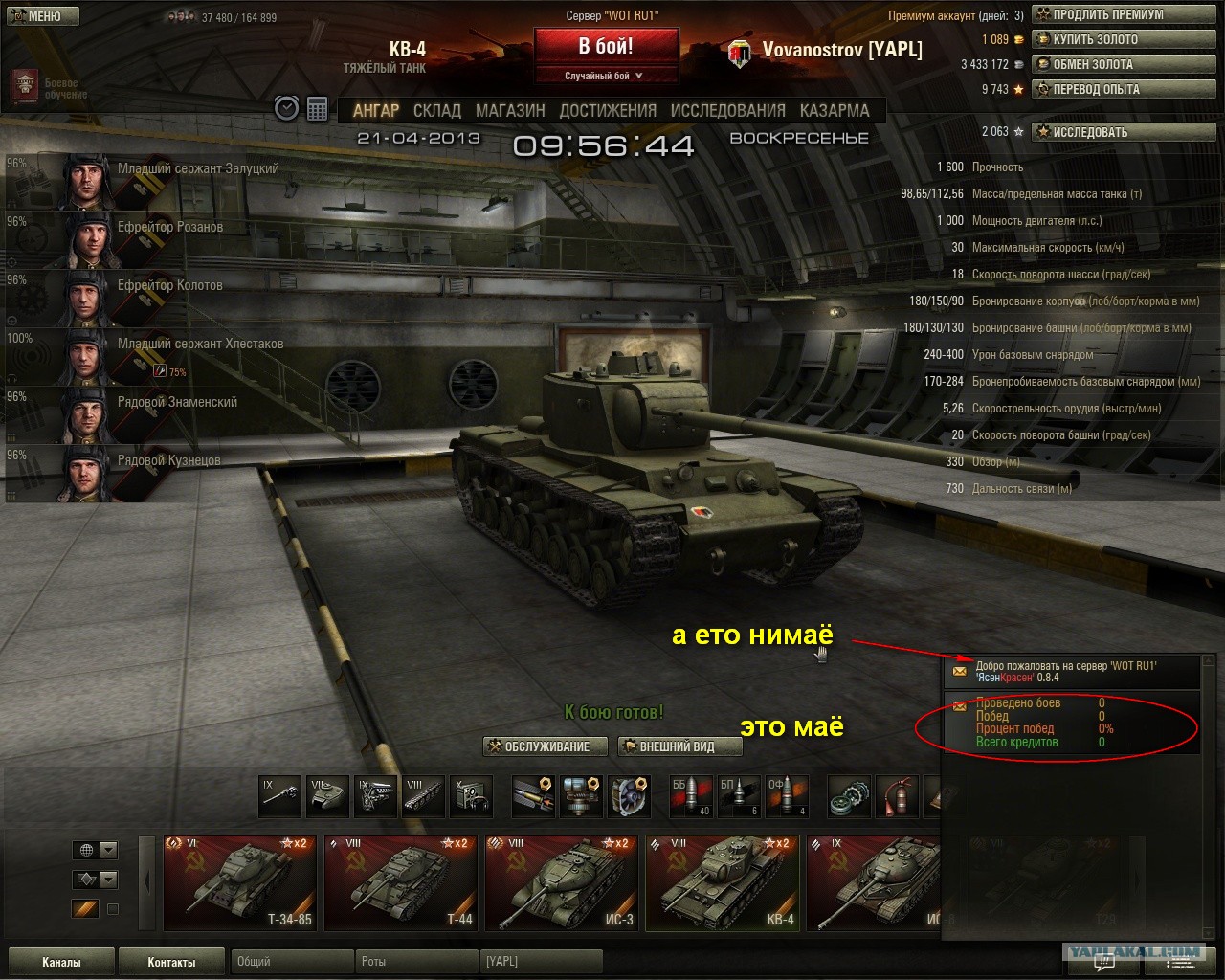The image size is (1225, 980).
Task: Open the МАГАЗИН tab
Action: [510, 111]
